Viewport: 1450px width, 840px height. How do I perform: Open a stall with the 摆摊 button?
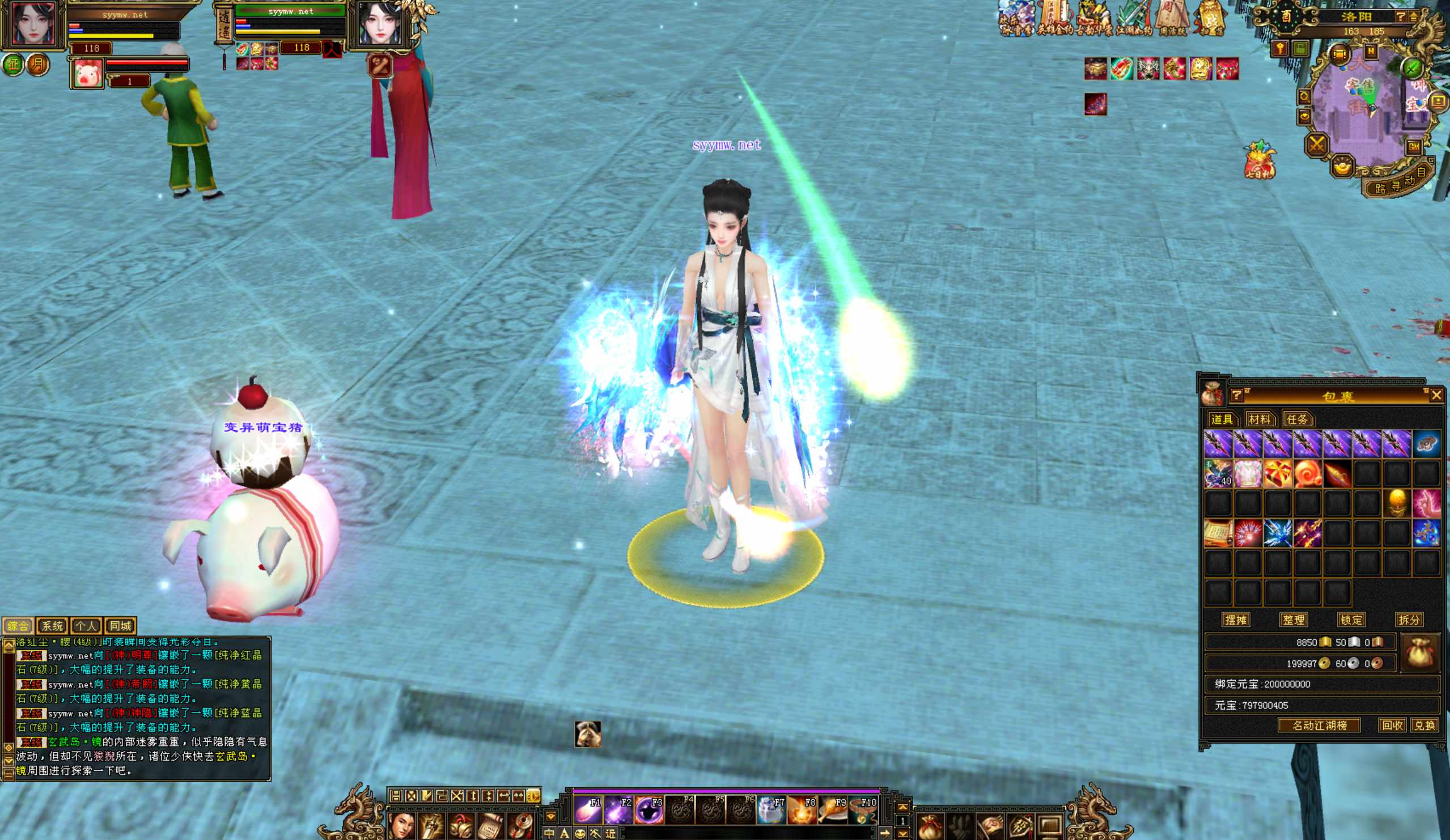1235,620
